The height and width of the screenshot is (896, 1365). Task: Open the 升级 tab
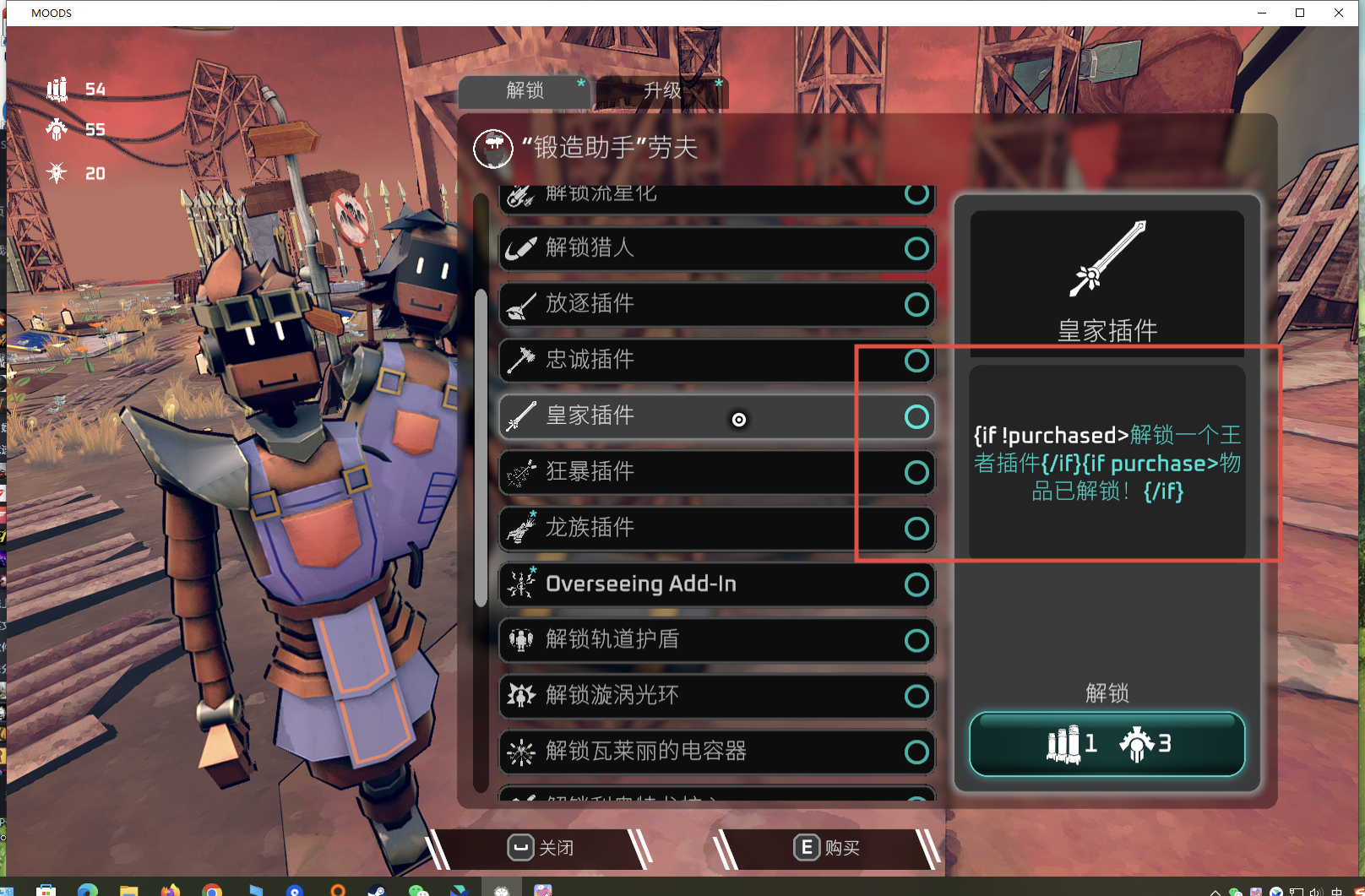point(661,90)
